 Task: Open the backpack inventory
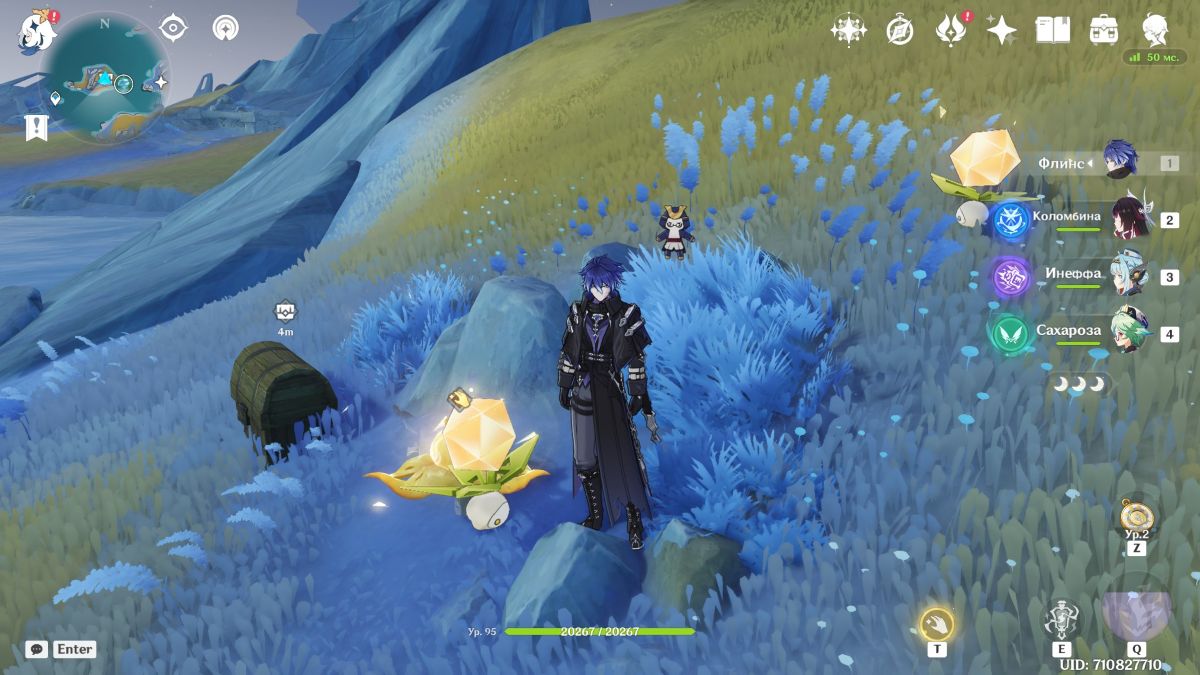(1104, 30)
